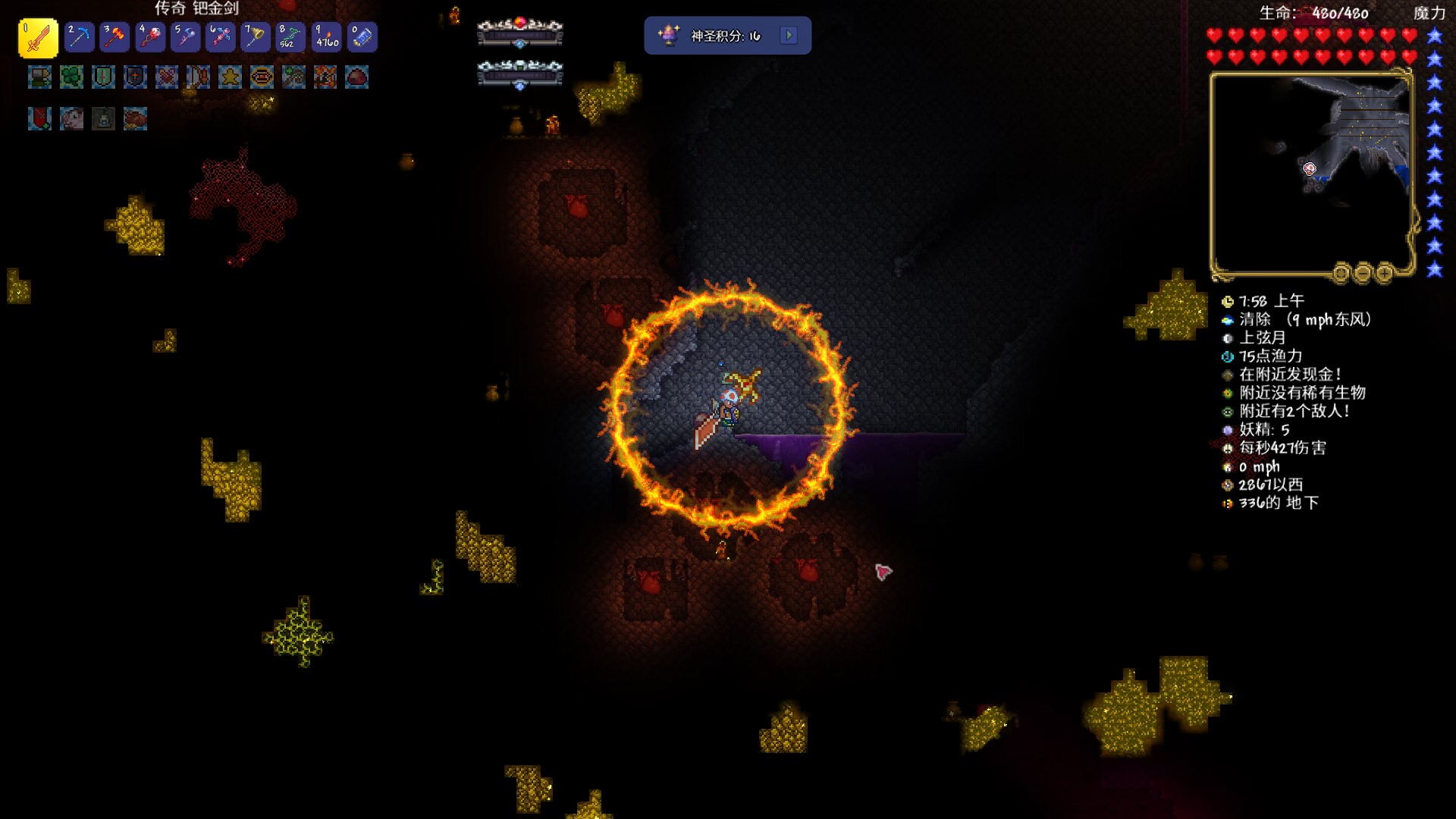Click the red slime buff icon

pyautogui.click(x=356, y=77)
